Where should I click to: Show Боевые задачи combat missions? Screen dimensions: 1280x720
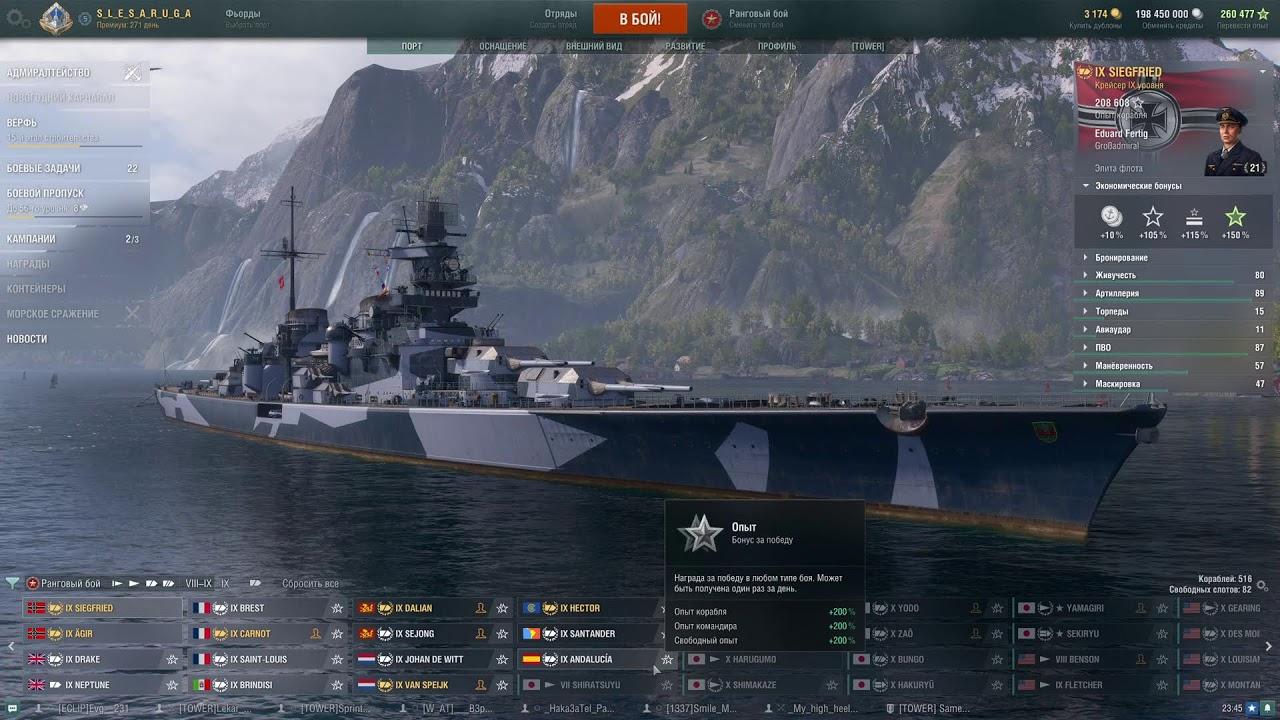pos(44,169)
